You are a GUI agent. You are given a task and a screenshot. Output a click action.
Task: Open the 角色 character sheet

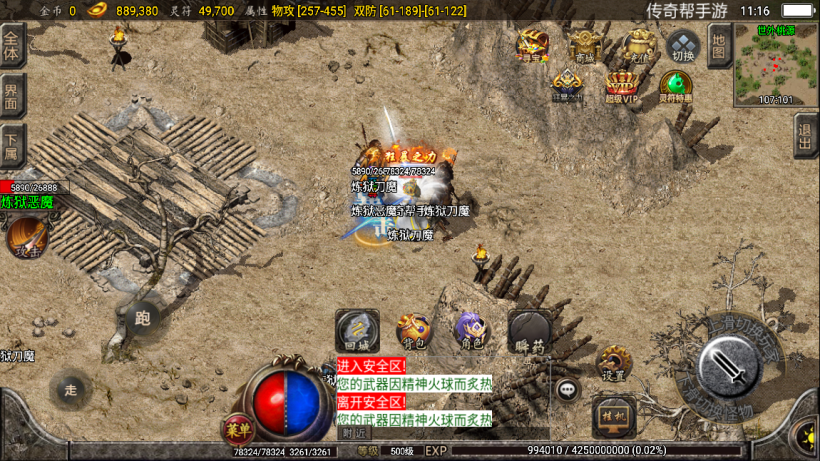pos(471,330)
